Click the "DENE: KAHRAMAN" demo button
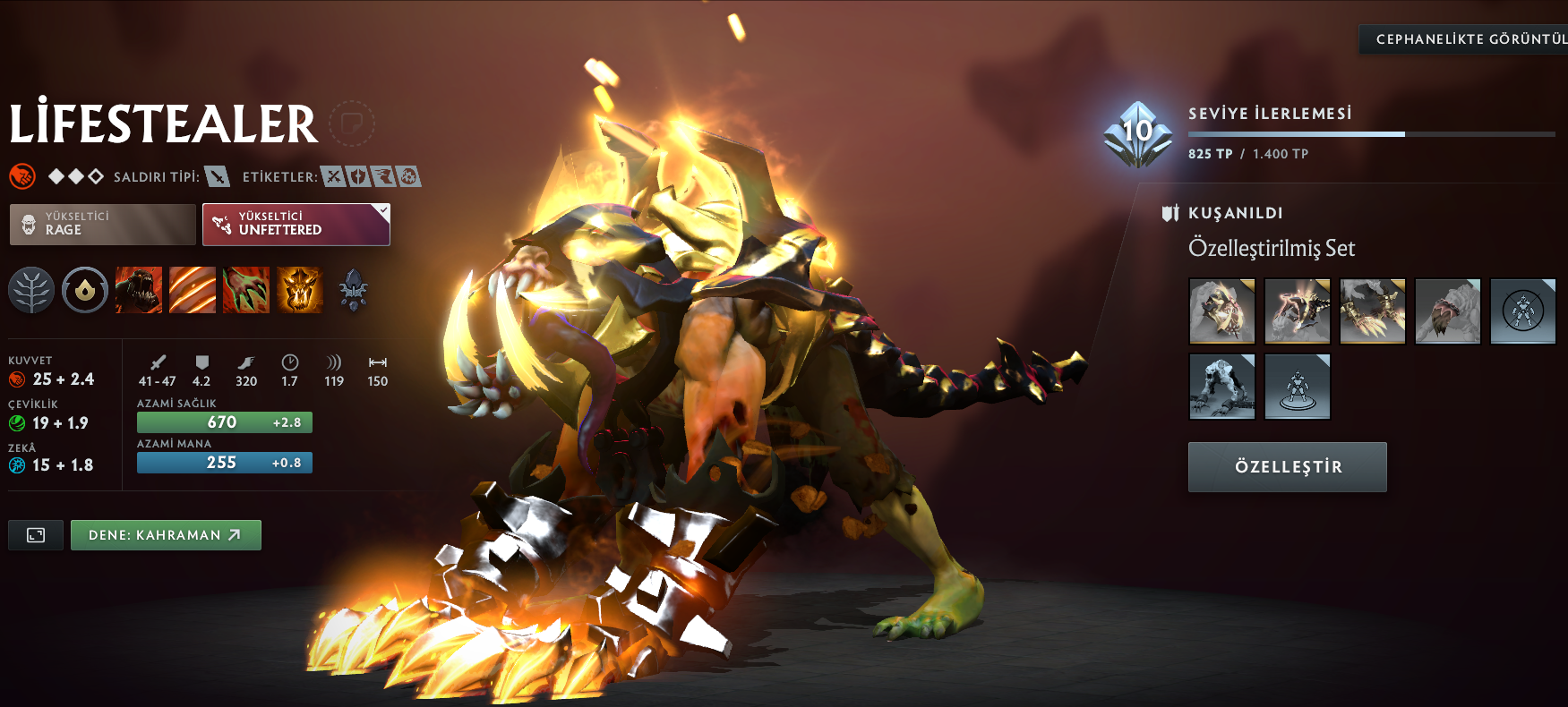 click(x=166, y=535)
